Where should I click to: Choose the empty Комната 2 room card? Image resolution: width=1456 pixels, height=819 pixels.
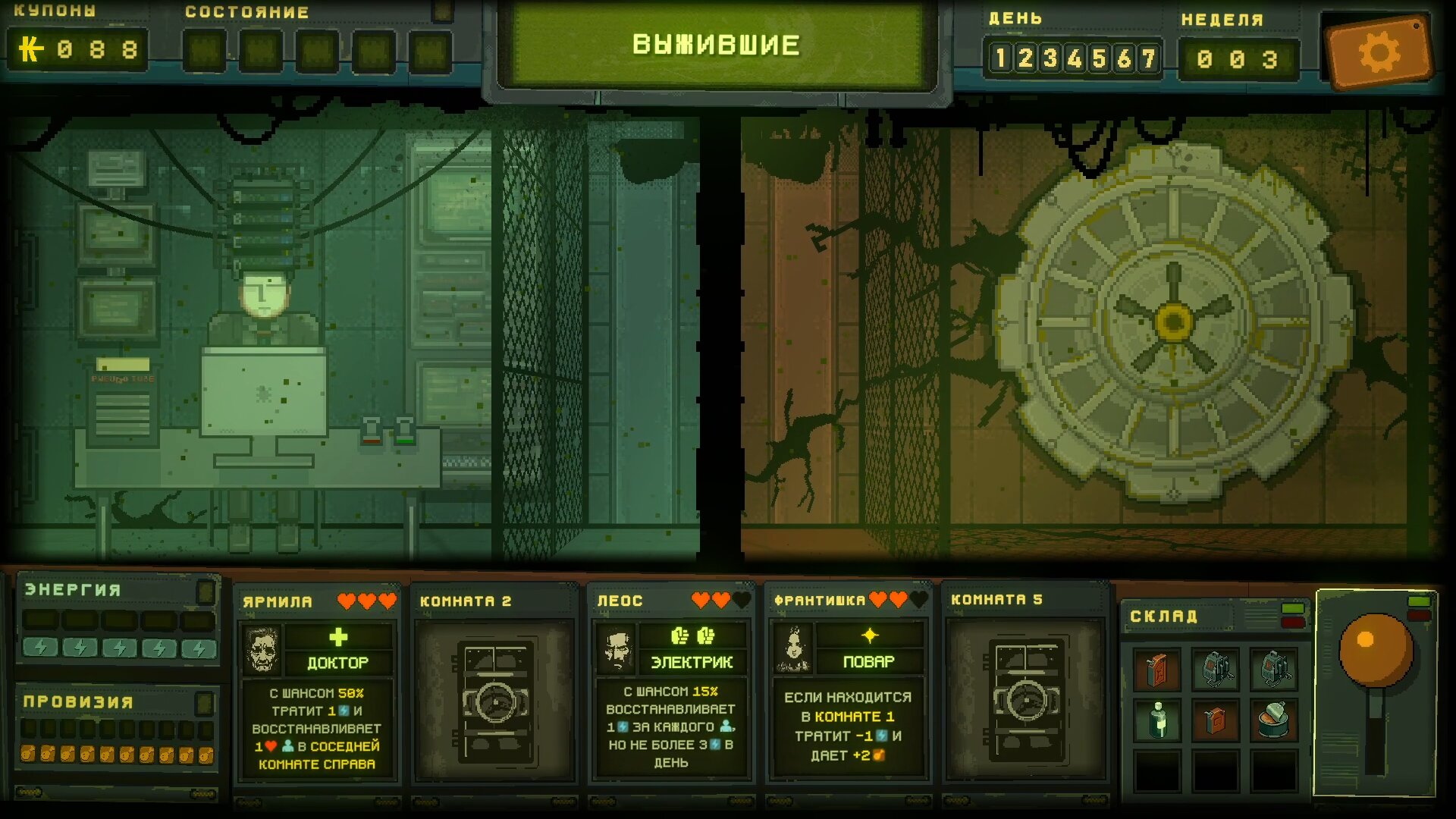tap(494, 690)
